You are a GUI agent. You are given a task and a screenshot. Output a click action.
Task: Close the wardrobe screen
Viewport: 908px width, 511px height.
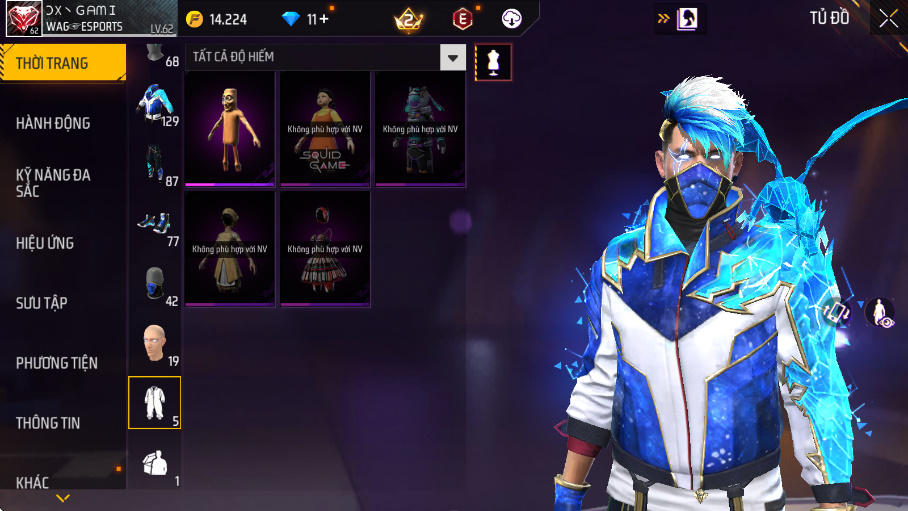click(888, 18)
